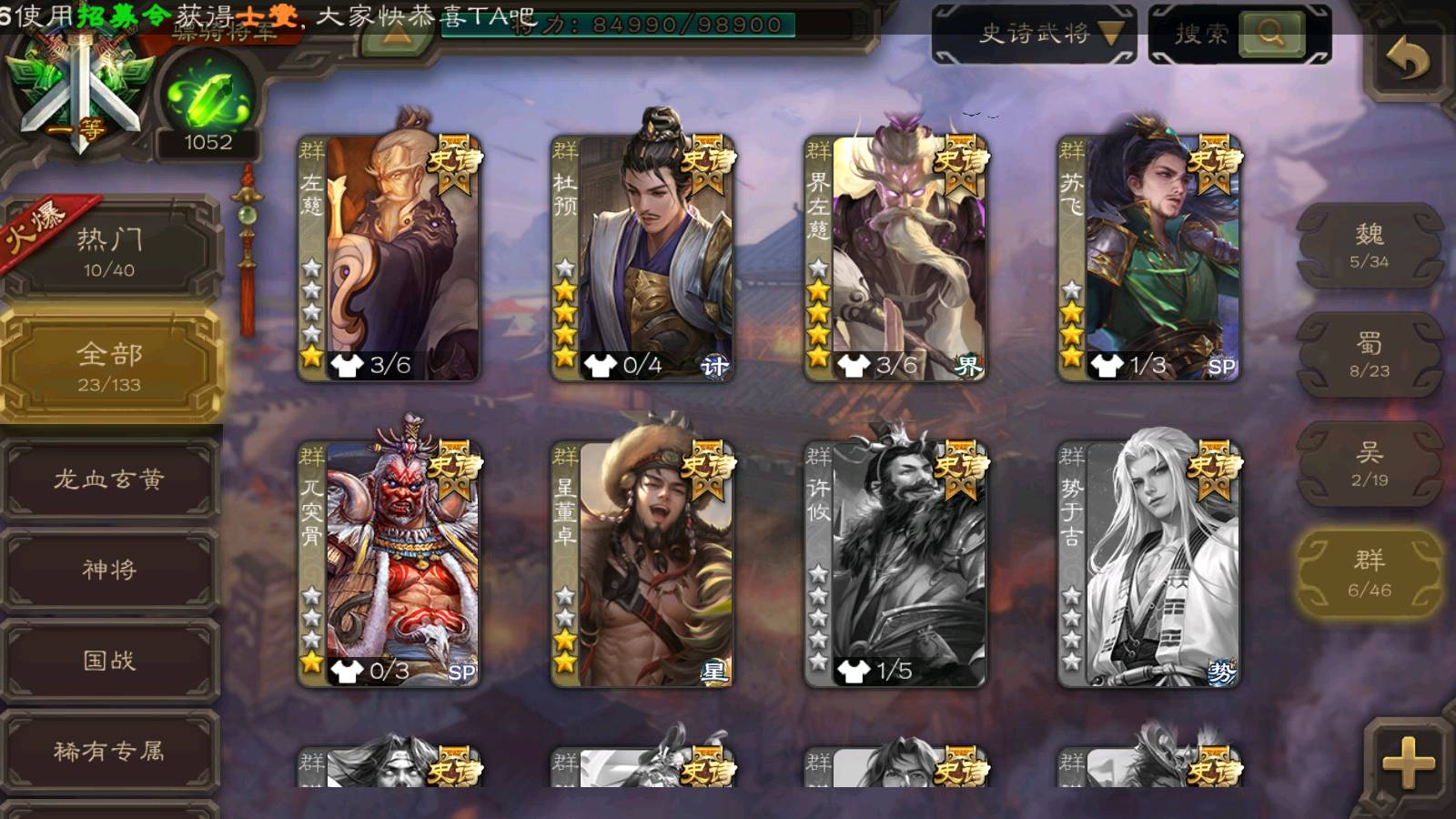Open the 杜预 general card
This screenshot has width=1456, height=819.
pyautogui.click(x=642, y=258)
